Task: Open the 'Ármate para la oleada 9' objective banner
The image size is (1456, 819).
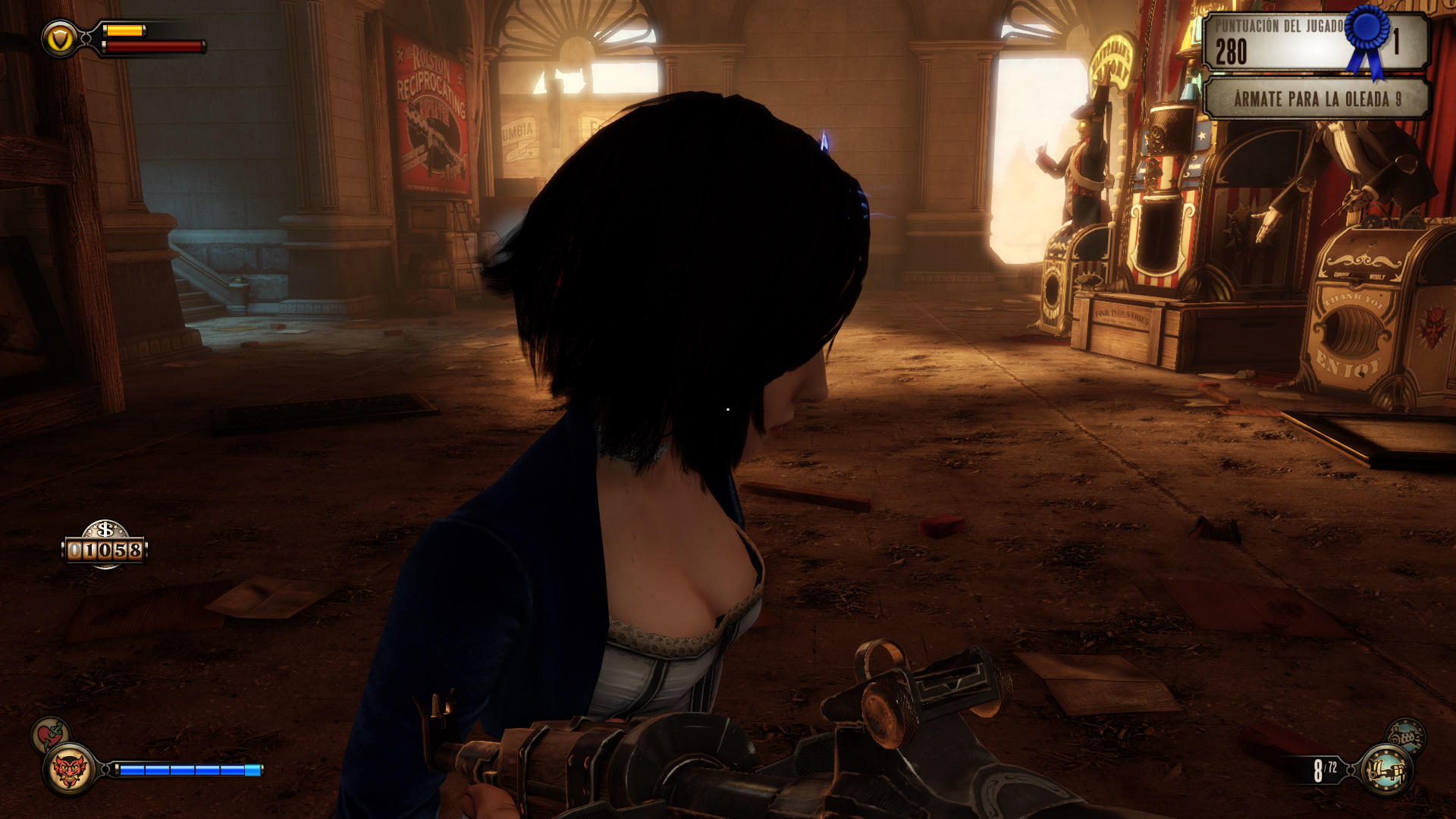Action: (x=1316, y=99)
